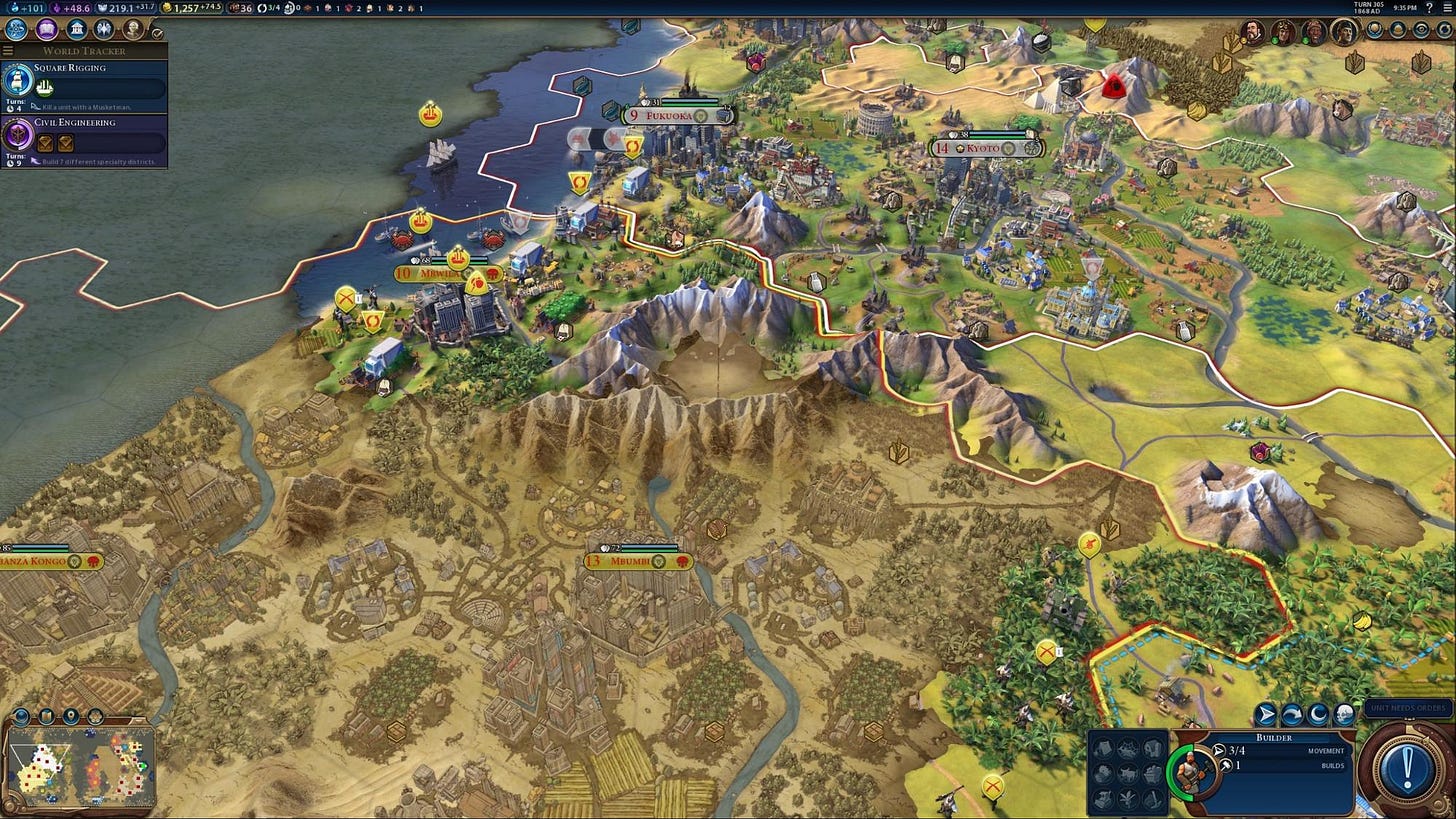The height and width of the screenshot is (819, 1456).
Task: Open the Government screen icon
Action: [78, 27]
